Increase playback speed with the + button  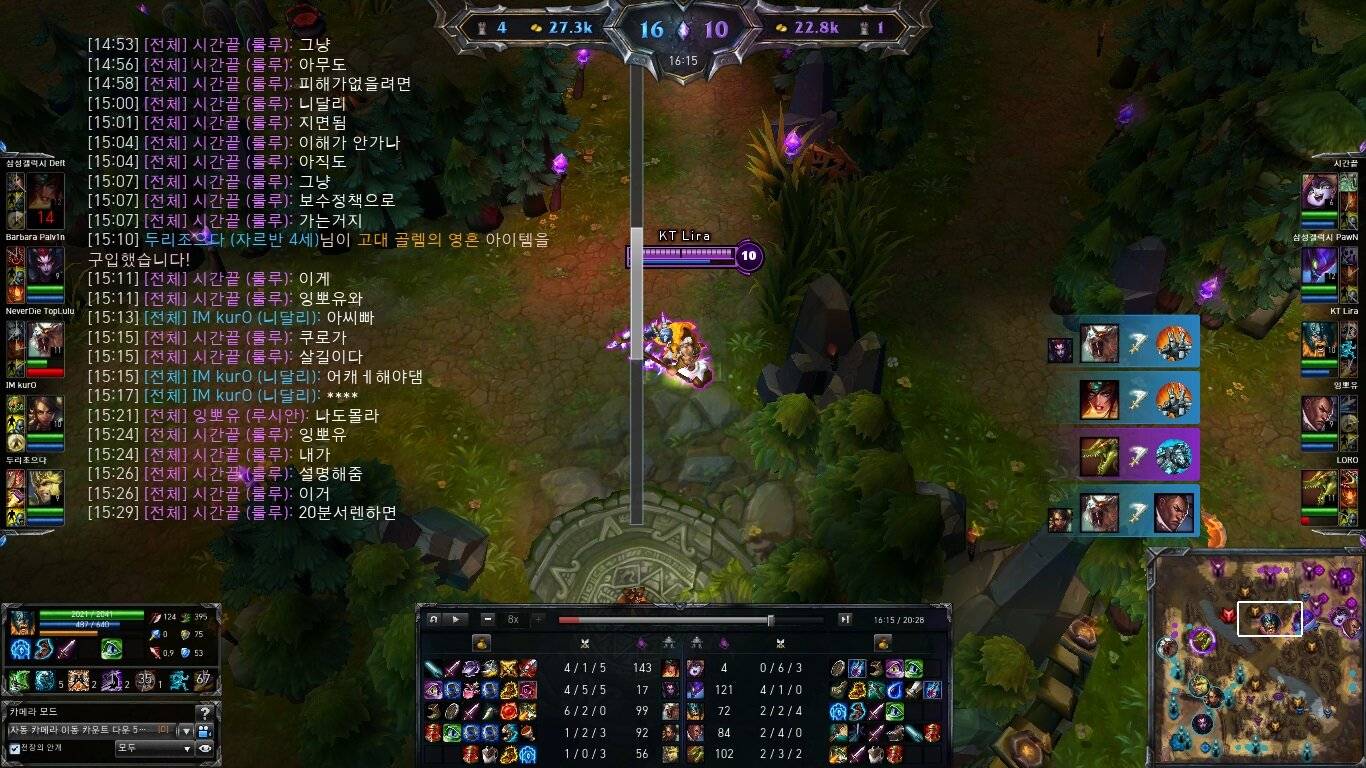click(x=538, y=619)
